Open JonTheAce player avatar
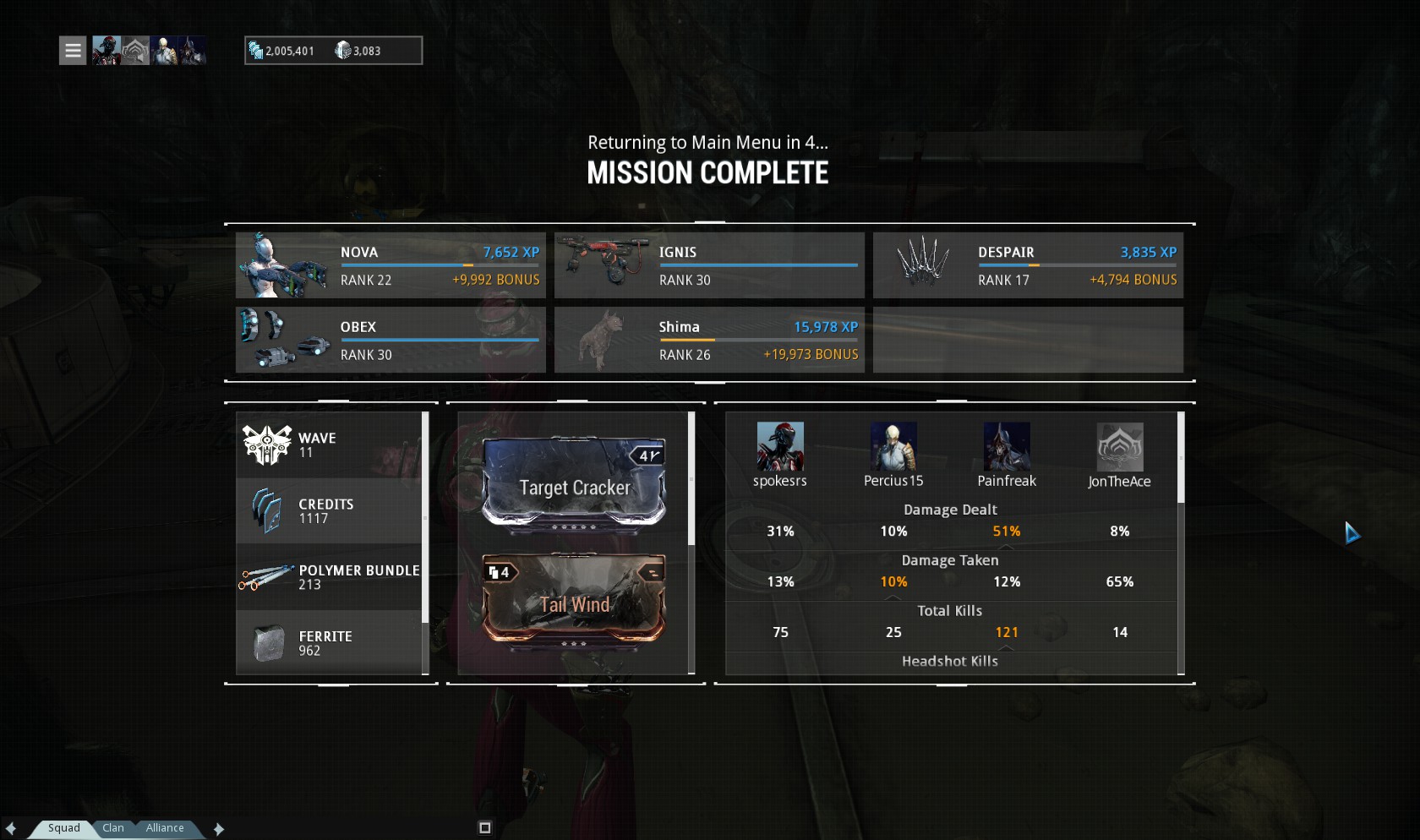Screen dimensions: 1420x840 coord(1120,447)
